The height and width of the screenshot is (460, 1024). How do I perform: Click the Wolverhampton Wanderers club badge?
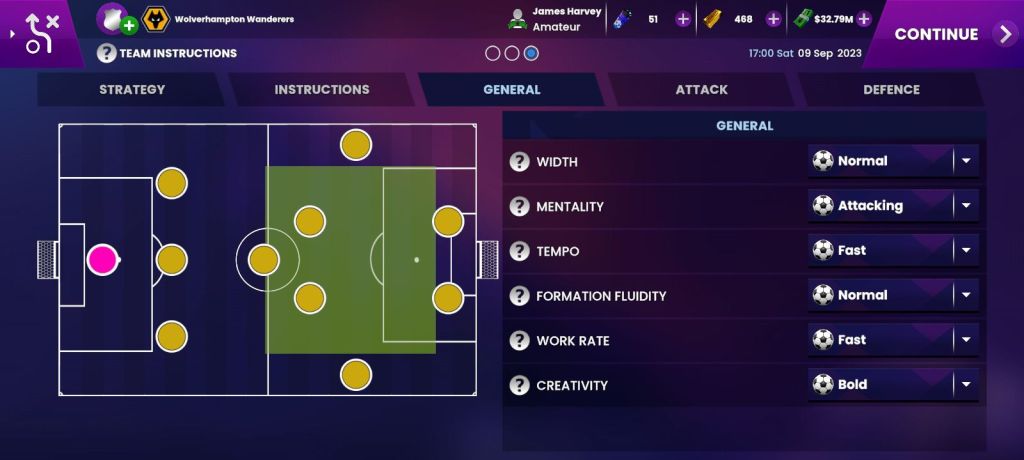[x=155, y=19]
